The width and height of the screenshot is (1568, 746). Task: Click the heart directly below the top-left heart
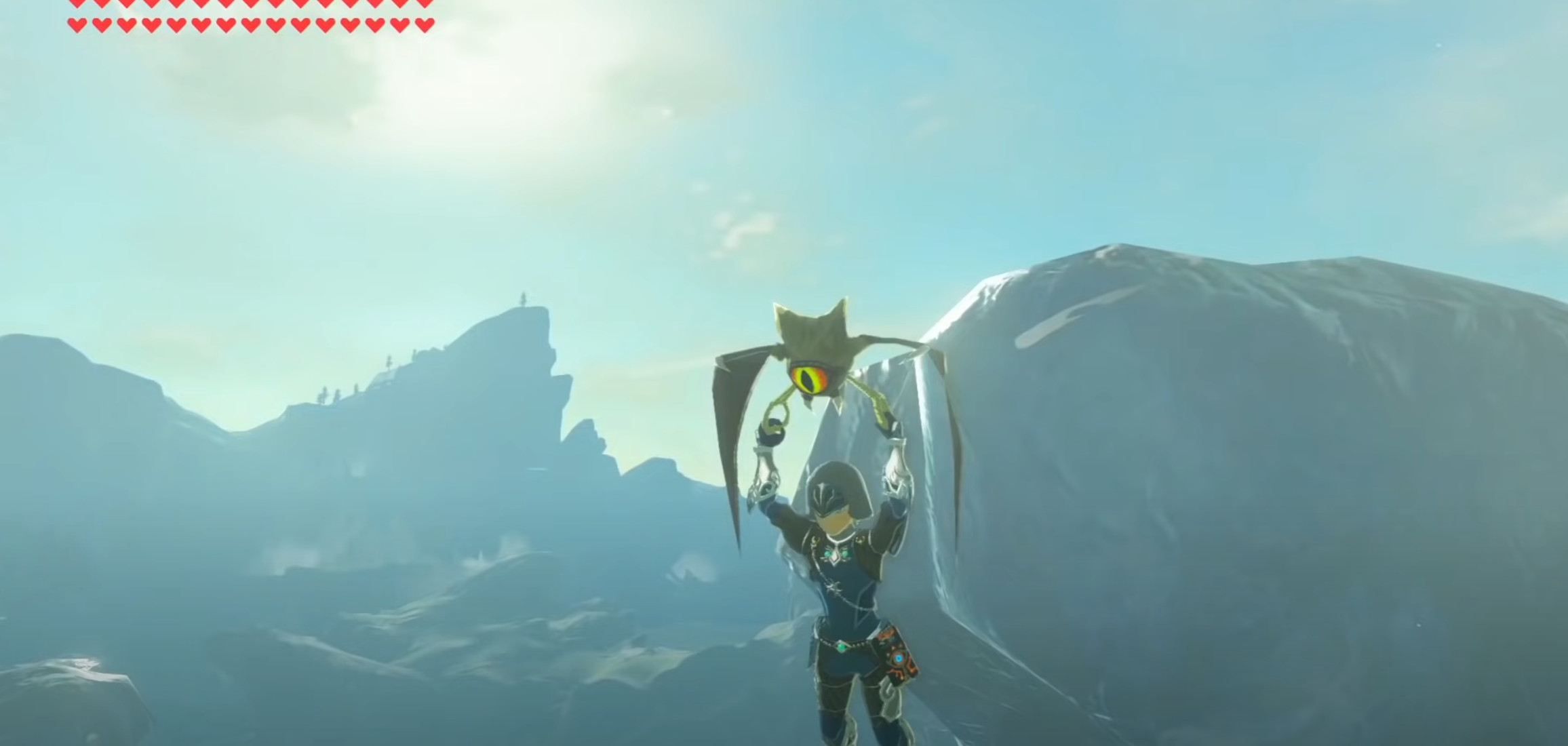click(78, 26)
